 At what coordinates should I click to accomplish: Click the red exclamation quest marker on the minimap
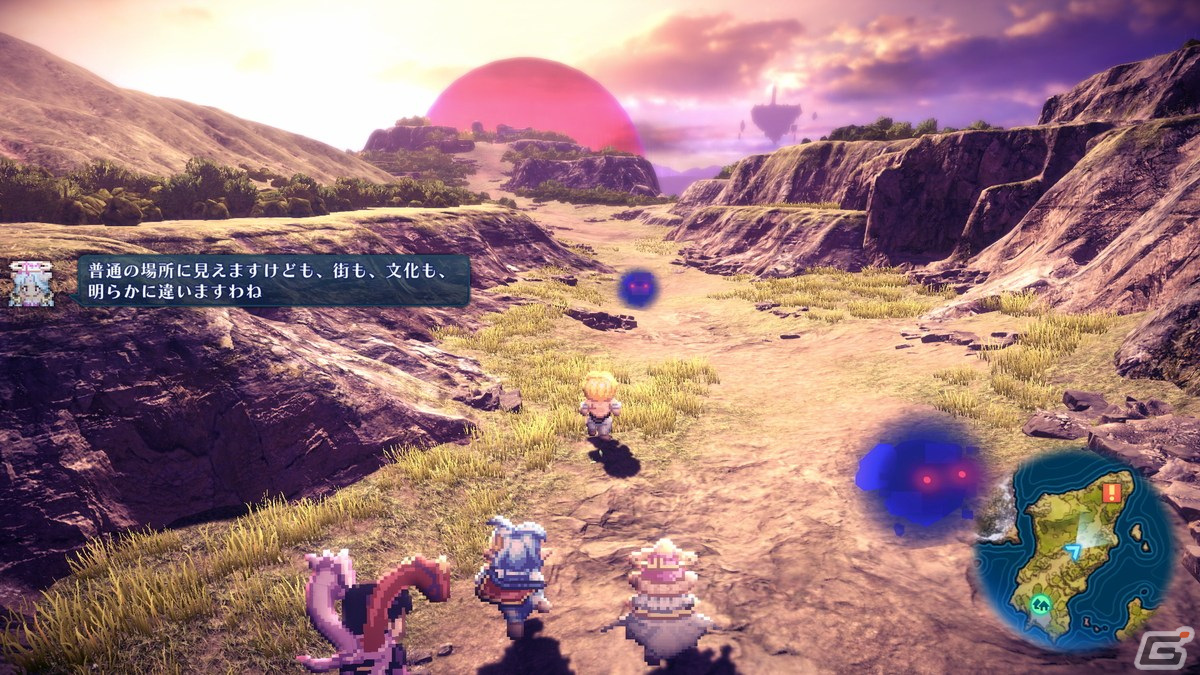1111,493
